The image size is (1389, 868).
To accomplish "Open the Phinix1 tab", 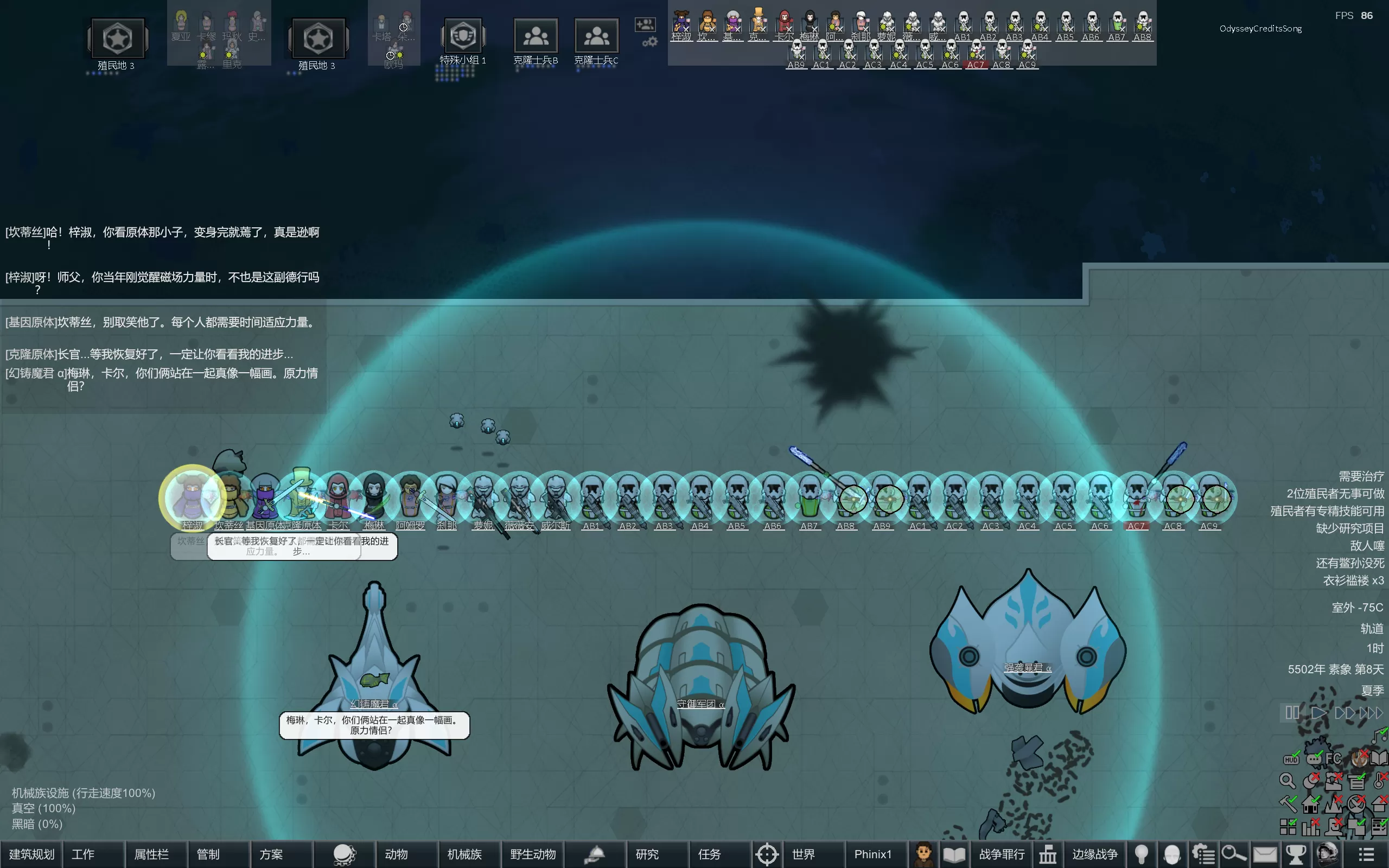I will point(872,854).
